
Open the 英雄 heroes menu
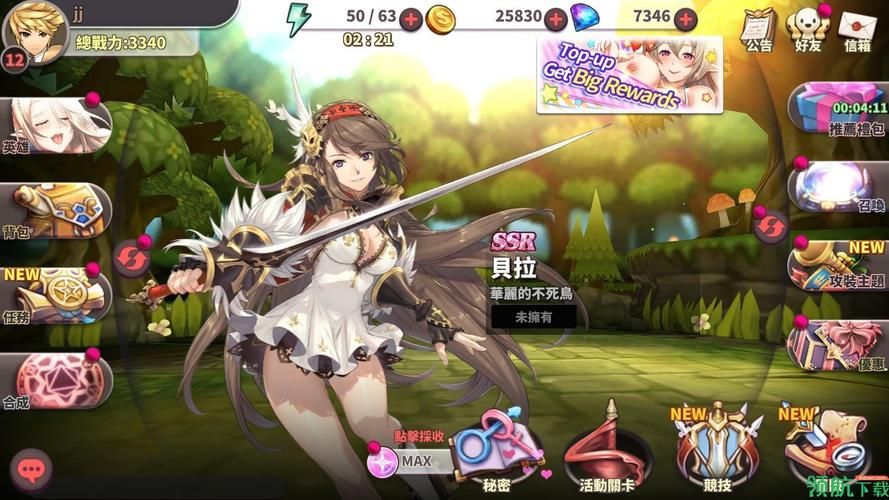tap(48, 127)
